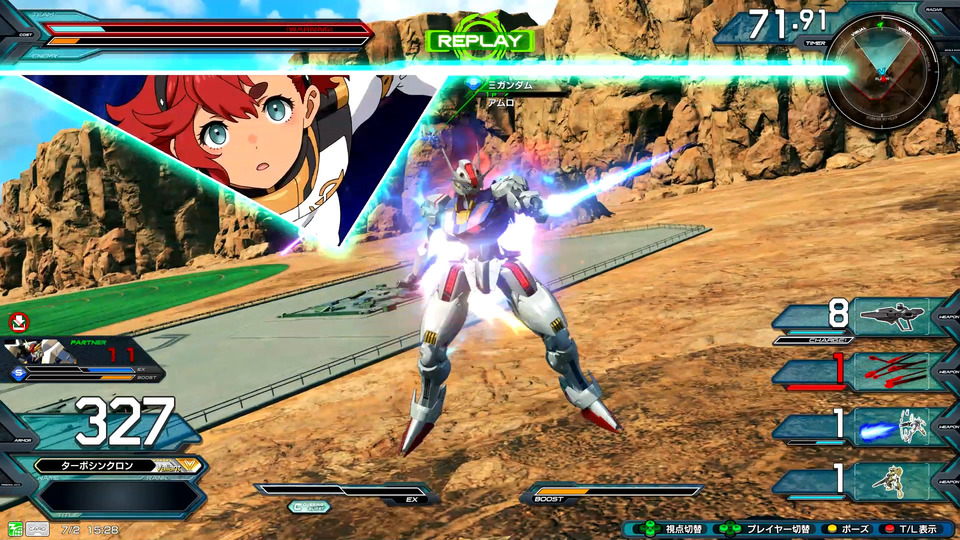Click the circular radar display
The image size is (960, 540).
coord(881,75)
